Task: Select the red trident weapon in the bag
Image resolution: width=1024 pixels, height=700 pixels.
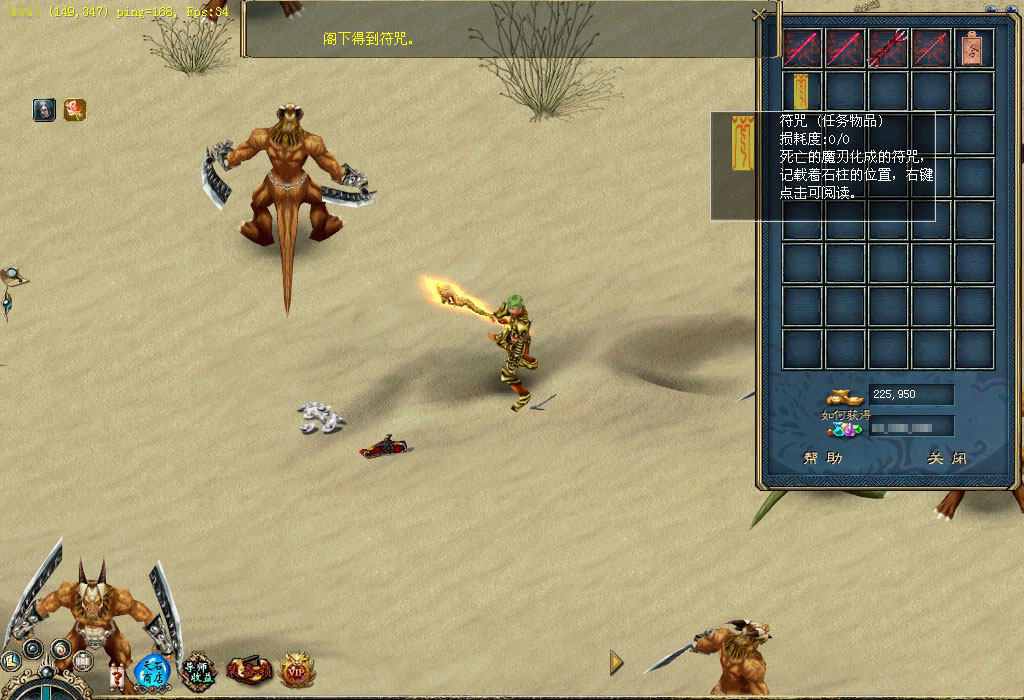Action: 888,47
